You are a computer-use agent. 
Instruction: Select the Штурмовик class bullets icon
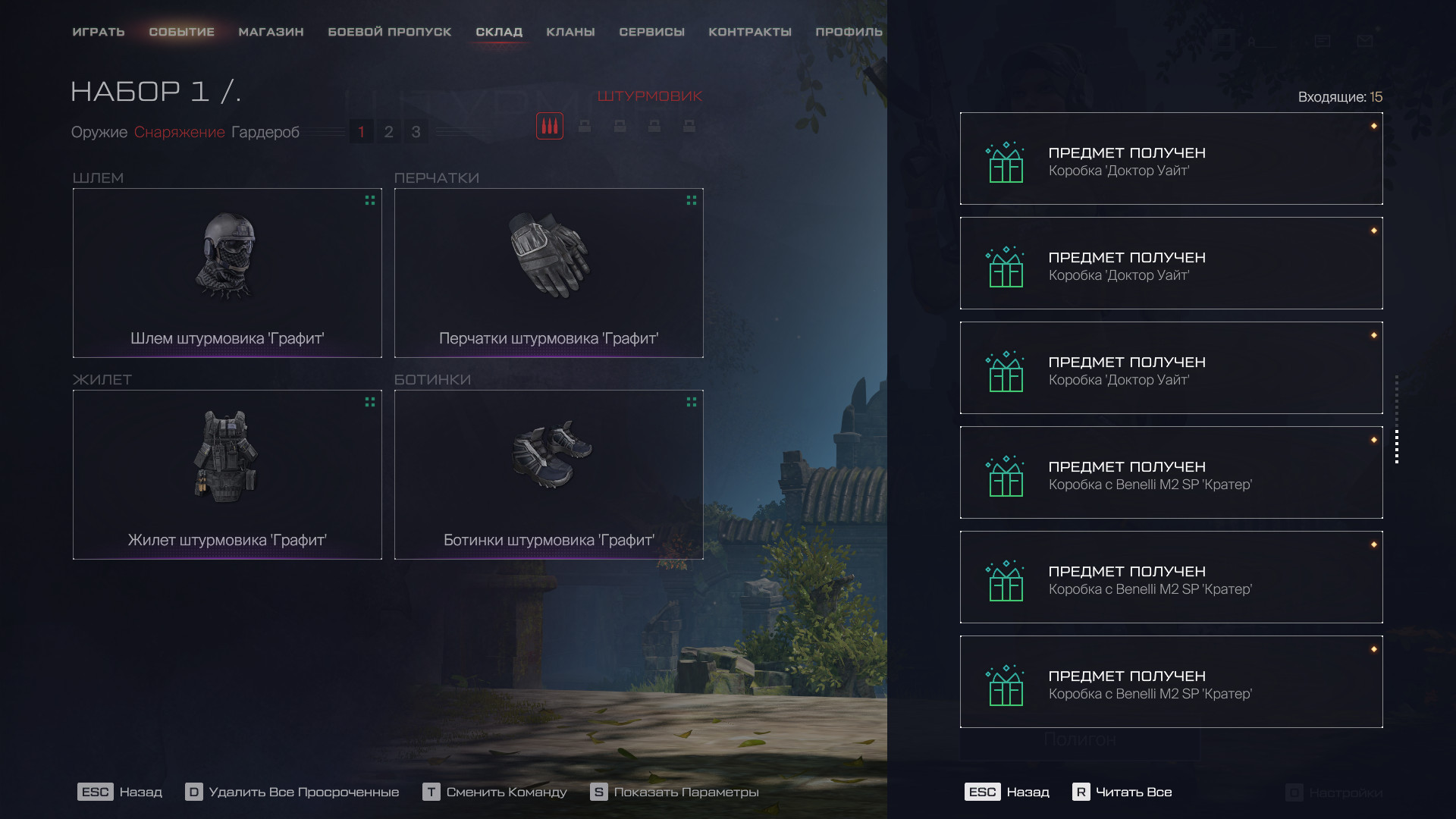[550, 126]
